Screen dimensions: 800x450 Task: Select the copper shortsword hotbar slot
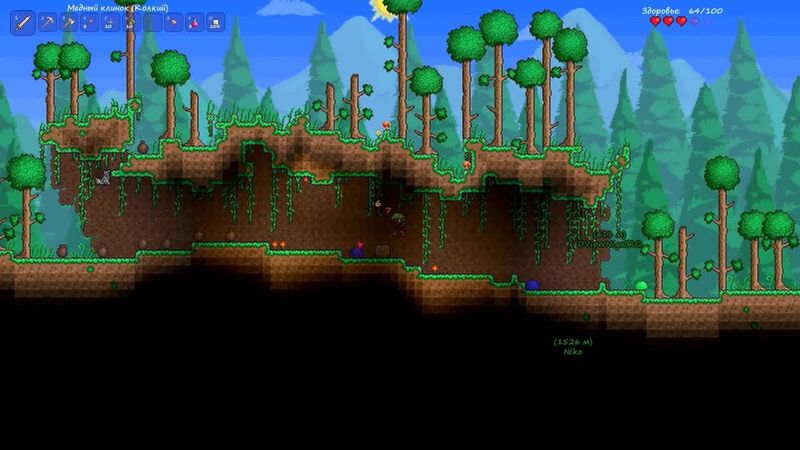23,23
